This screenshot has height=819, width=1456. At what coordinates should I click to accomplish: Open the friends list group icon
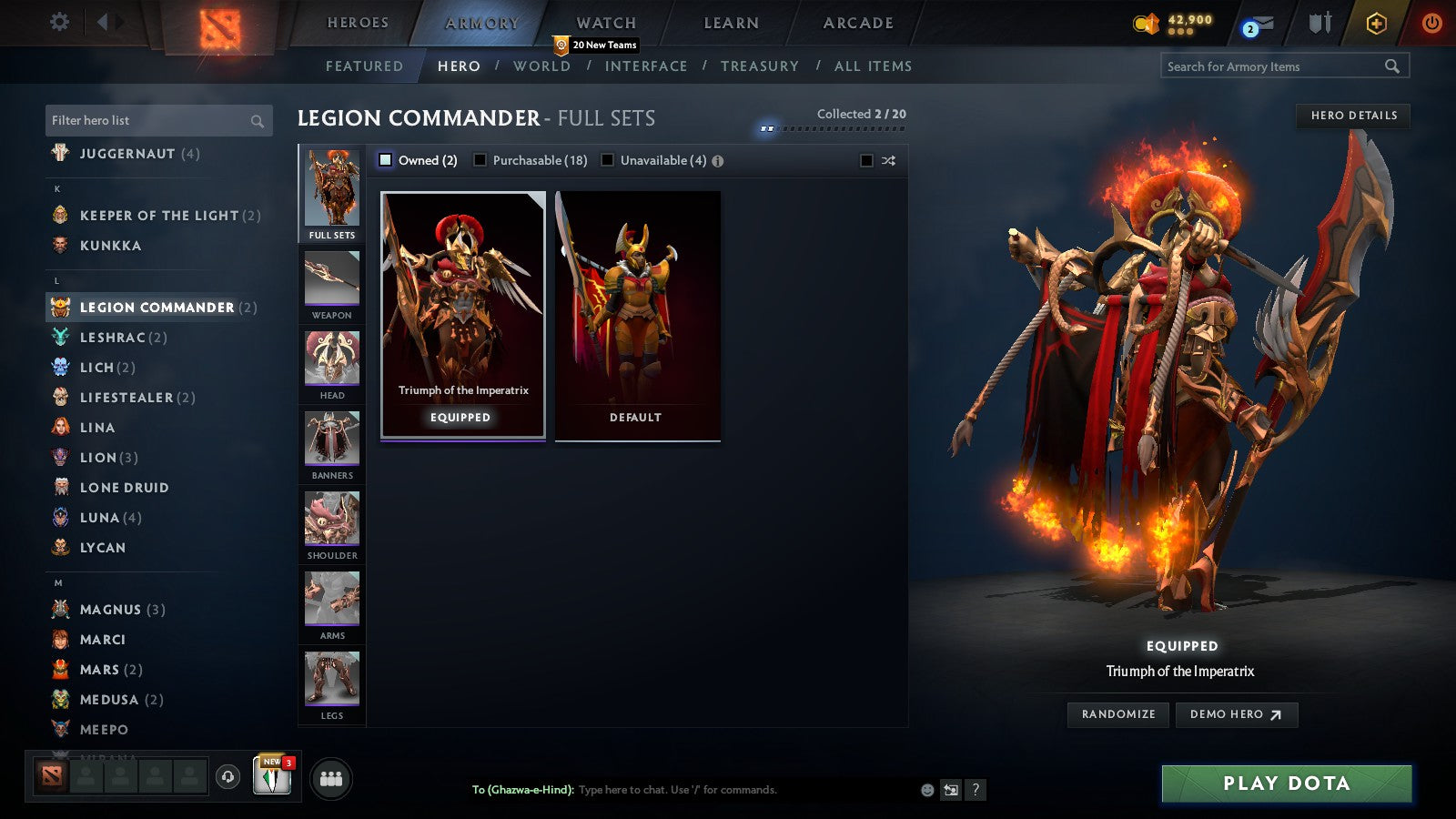[x=331, y=778]
